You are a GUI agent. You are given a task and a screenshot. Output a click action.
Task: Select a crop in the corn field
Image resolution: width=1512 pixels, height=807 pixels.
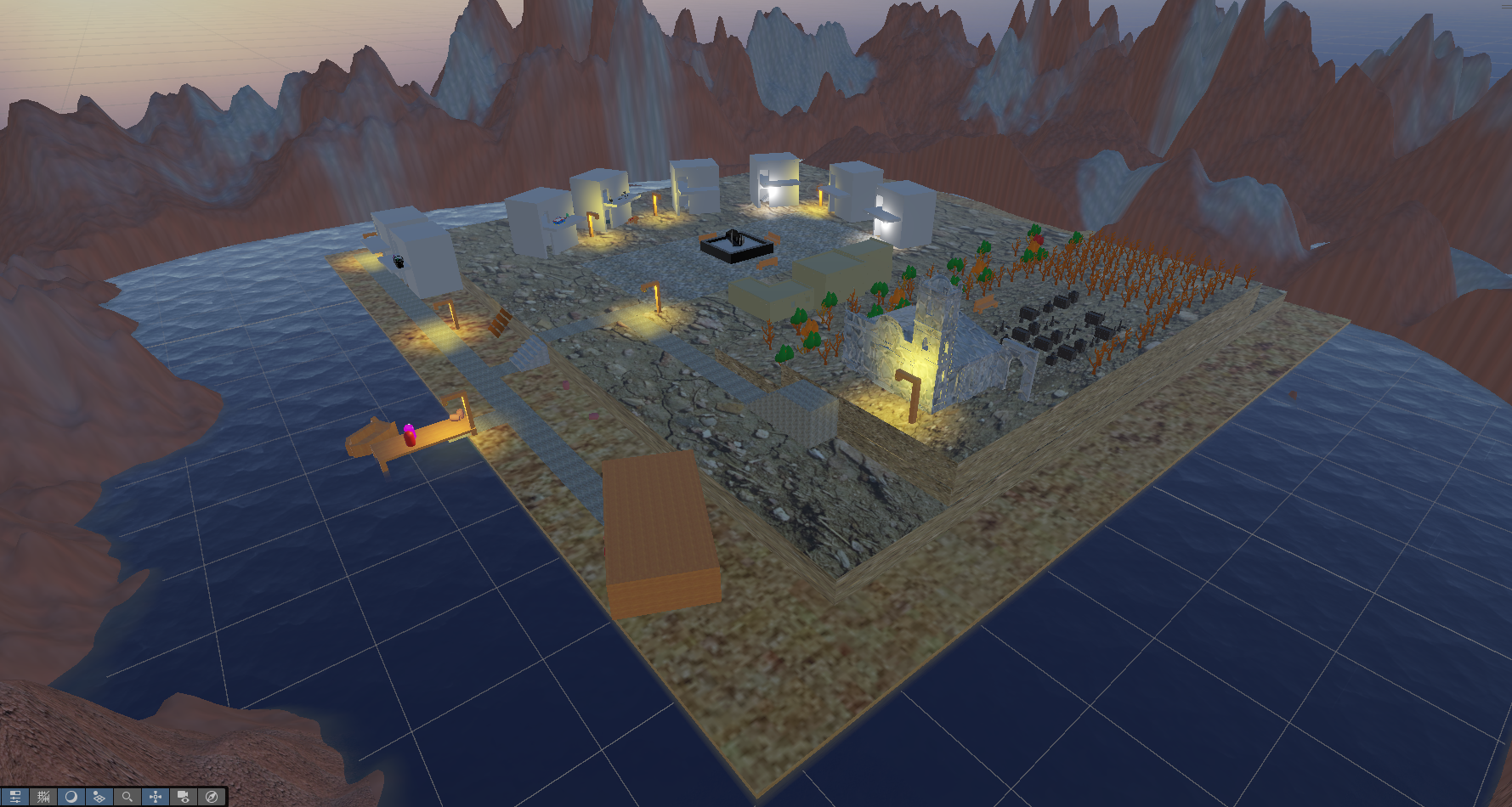(x=1130, y=280)
